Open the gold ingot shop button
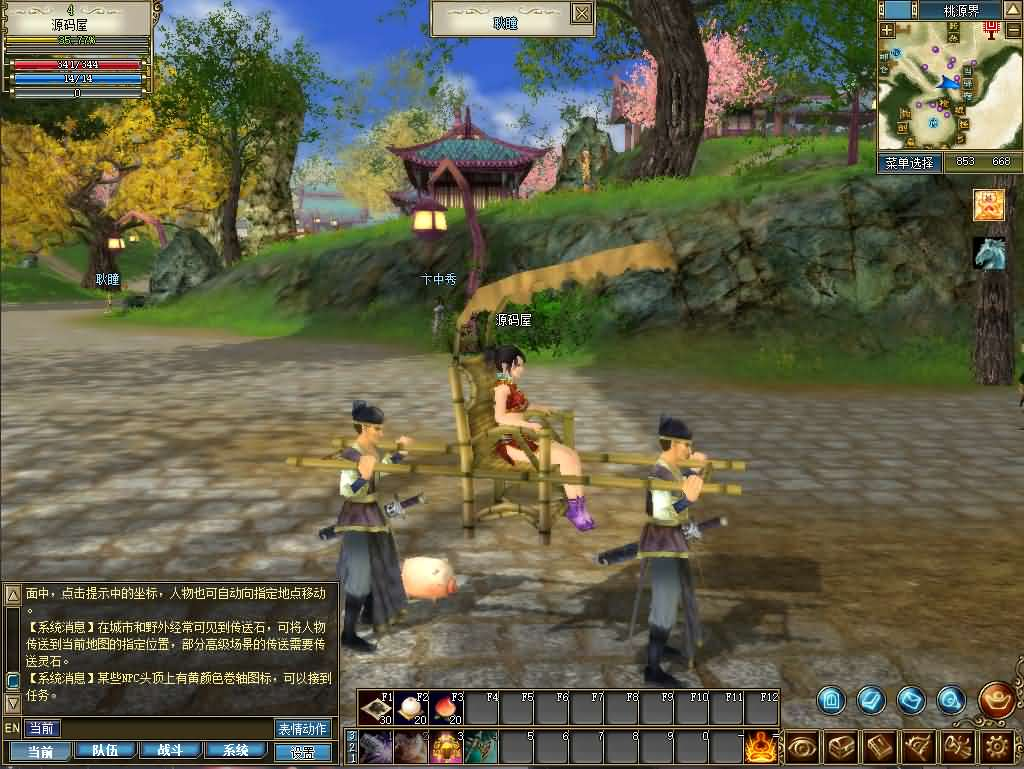The height and width of the screenshot is (769, 1024). pos(996,700)
